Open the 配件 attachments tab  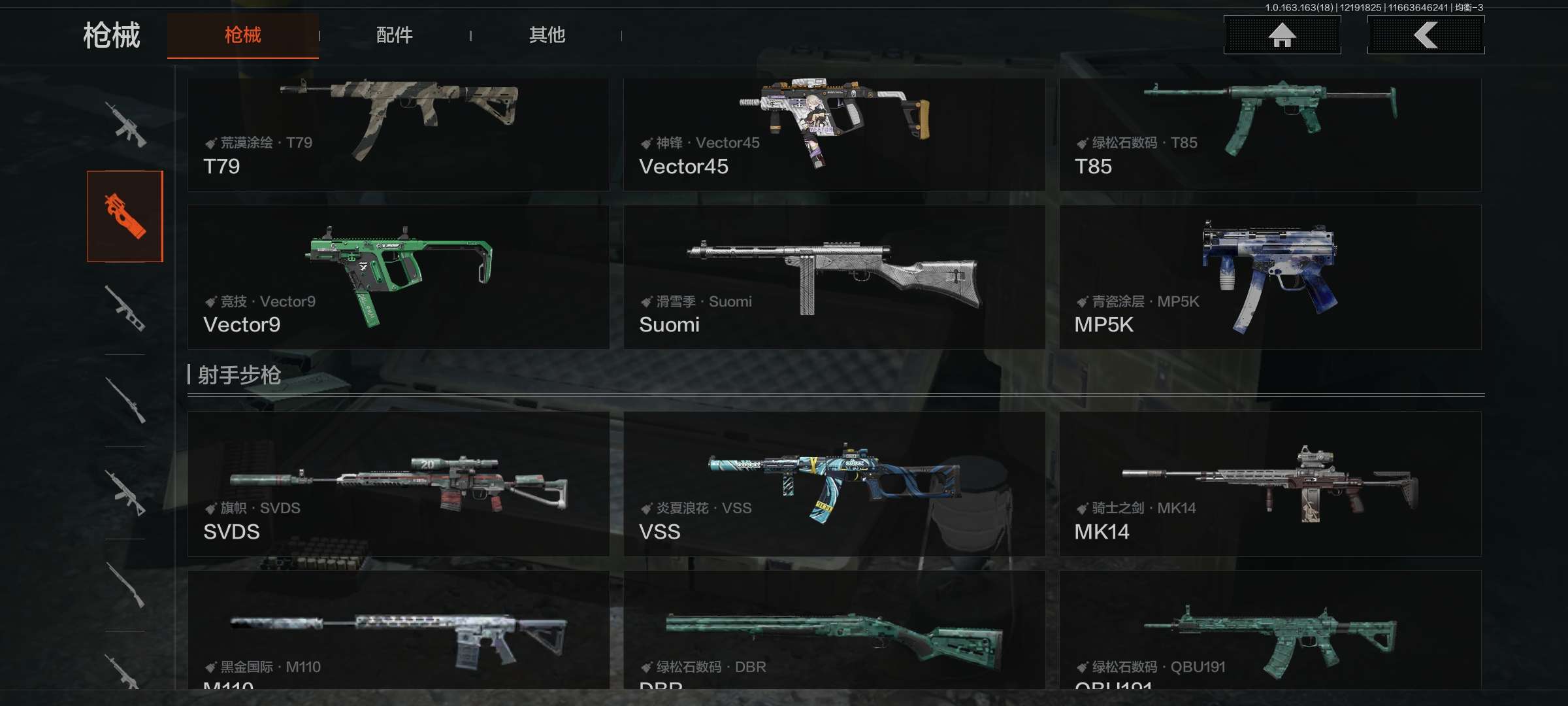[x=394, y=35]
